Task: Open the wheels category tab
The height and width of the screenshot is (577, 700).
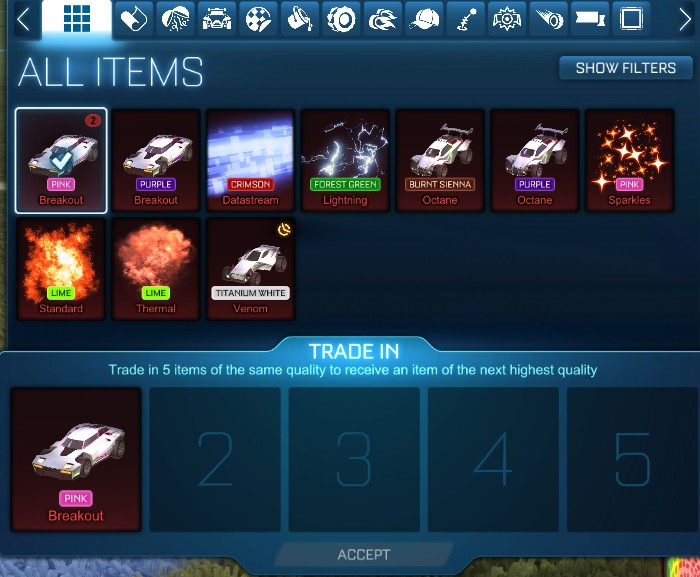Action: point(343,19)
